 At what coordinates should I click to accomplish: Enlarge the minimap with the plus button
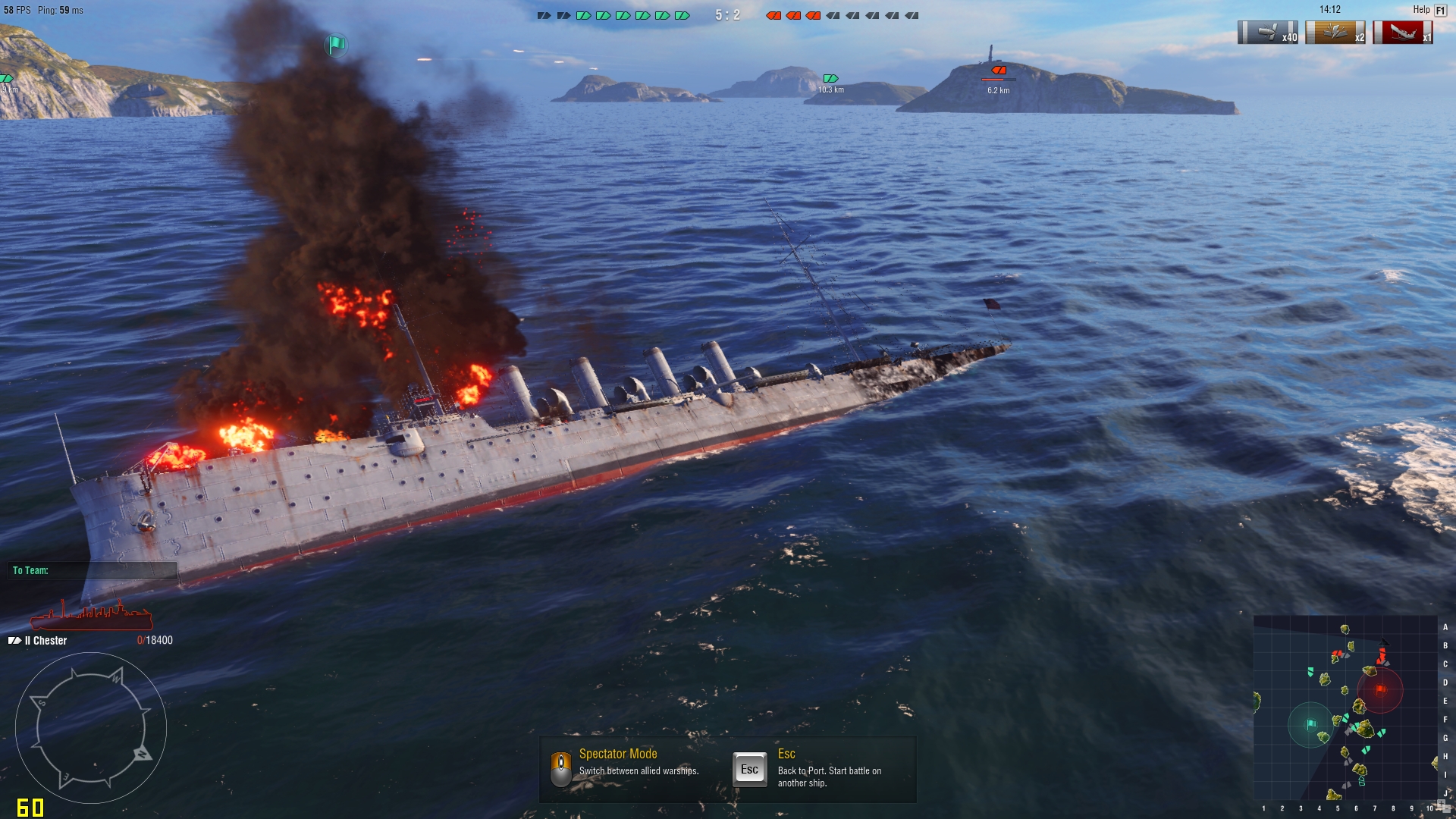[x=1441, y=804]
